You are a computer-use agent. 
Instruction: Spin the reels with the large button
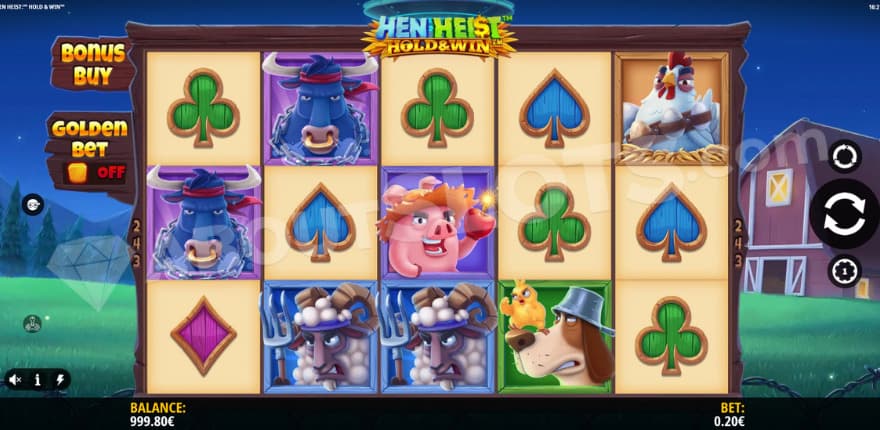tap(843, 214)
